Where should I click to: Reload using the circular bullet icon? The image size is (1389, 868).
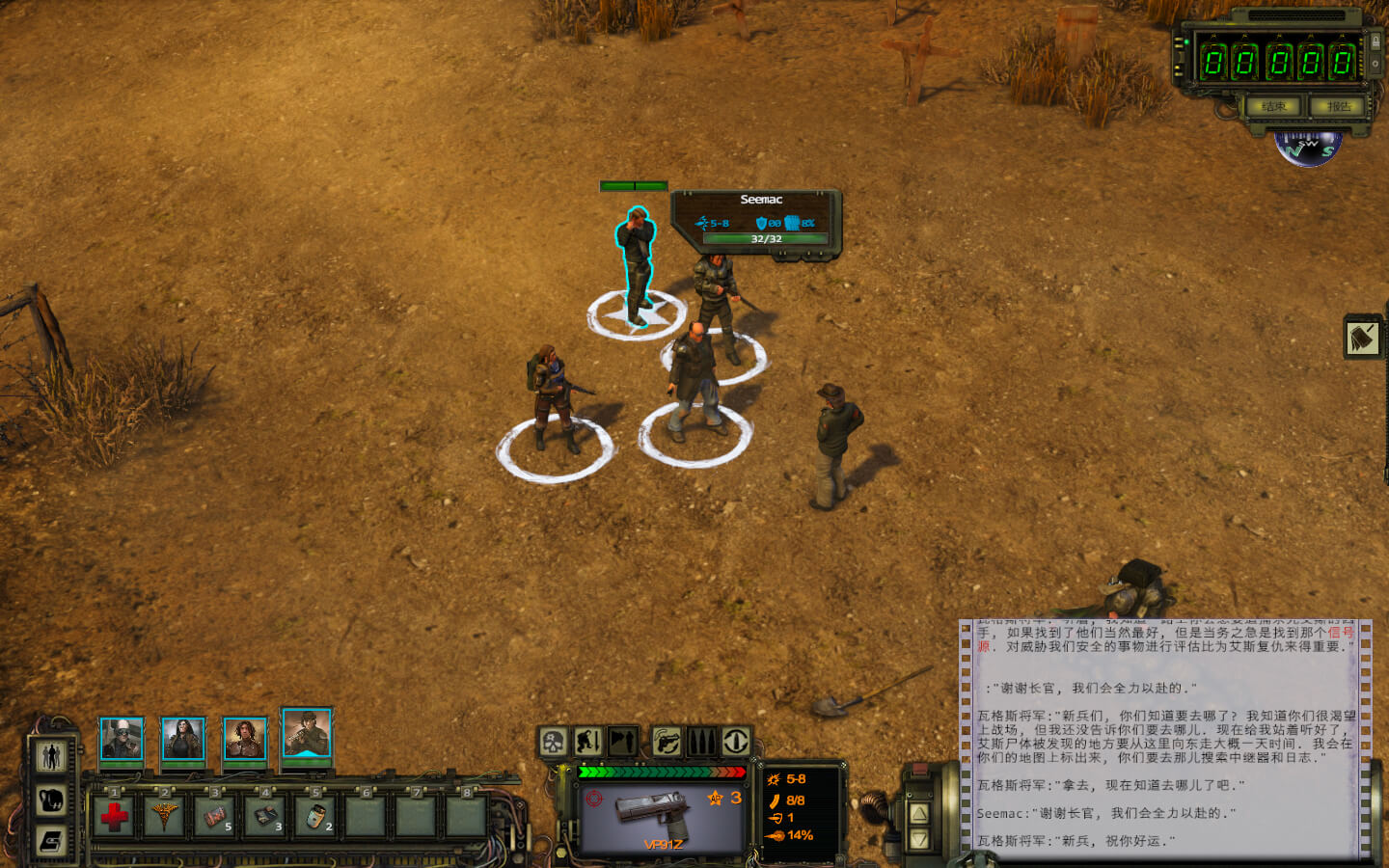coord(736,742)
